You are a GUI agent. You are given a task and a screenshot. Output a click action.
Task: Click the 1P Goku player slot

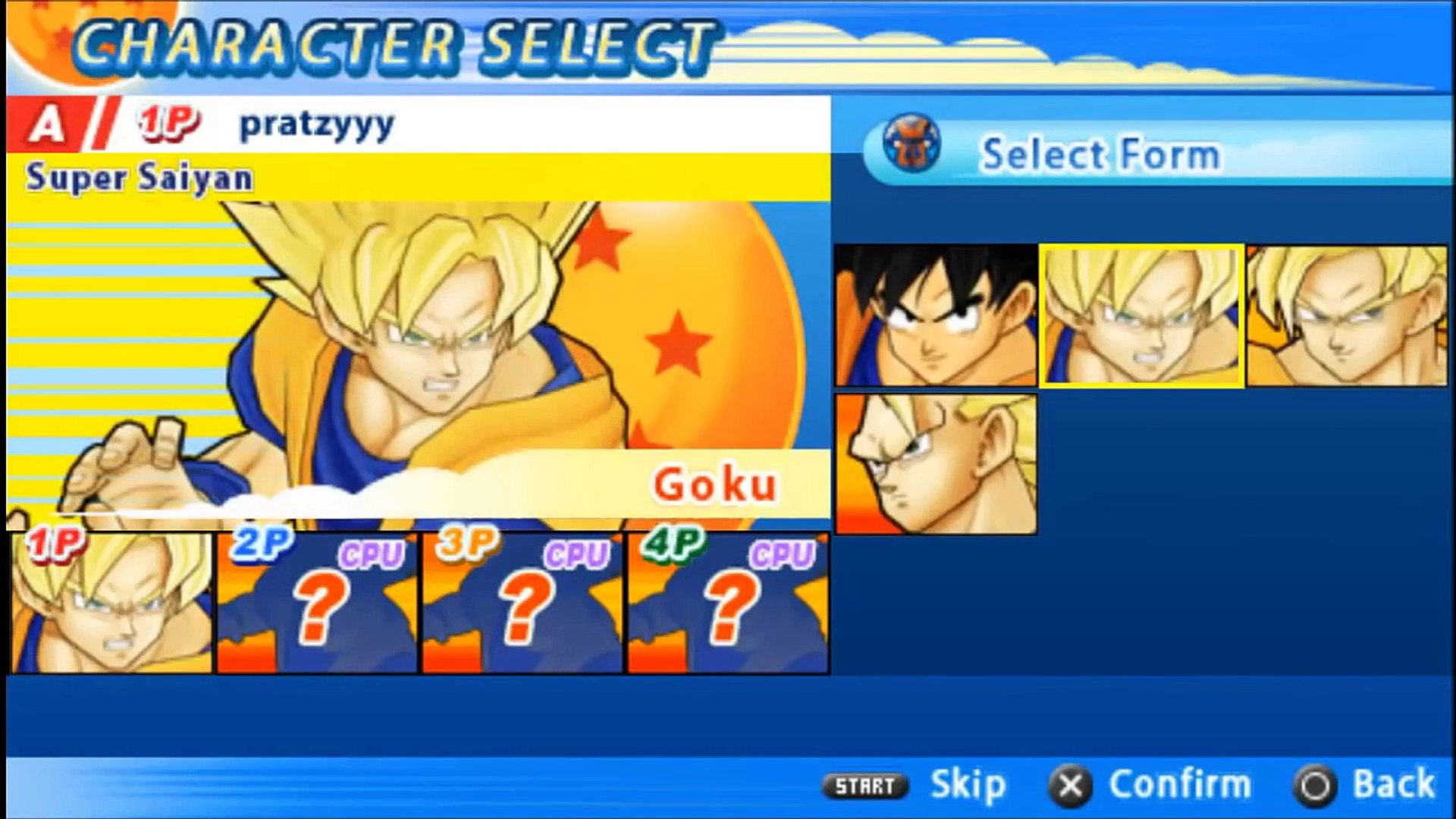(x=111, y=603)
